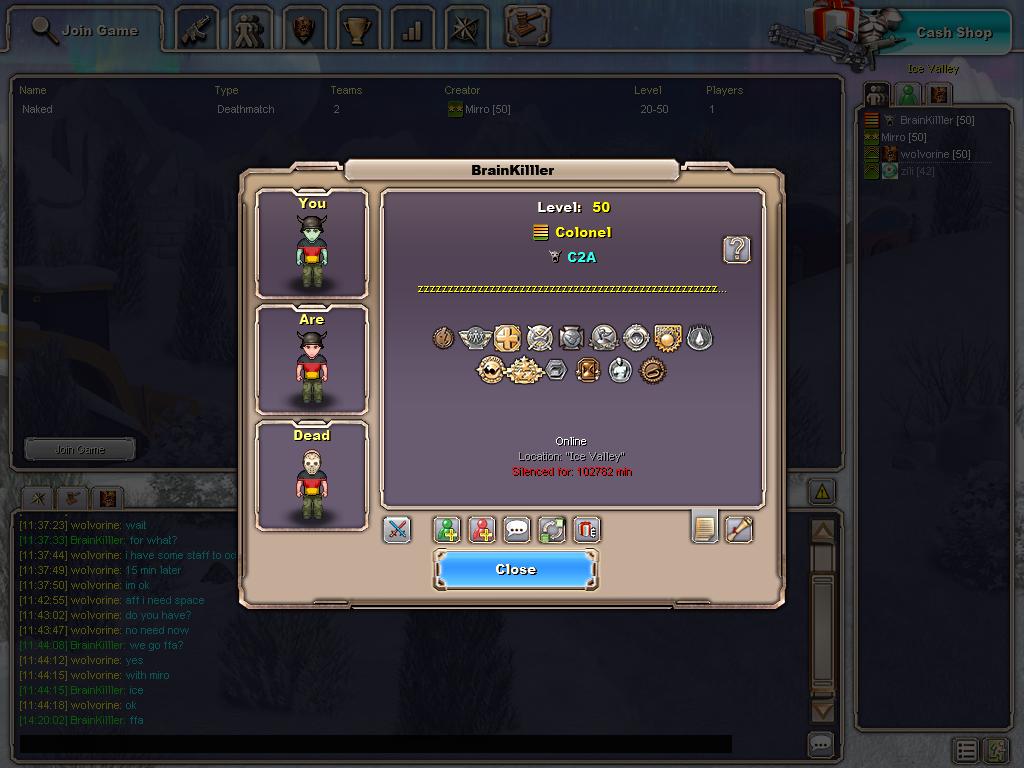Select wolvorine in the player list
This screenshot has width=1024, height=768.
pos(935,154)
